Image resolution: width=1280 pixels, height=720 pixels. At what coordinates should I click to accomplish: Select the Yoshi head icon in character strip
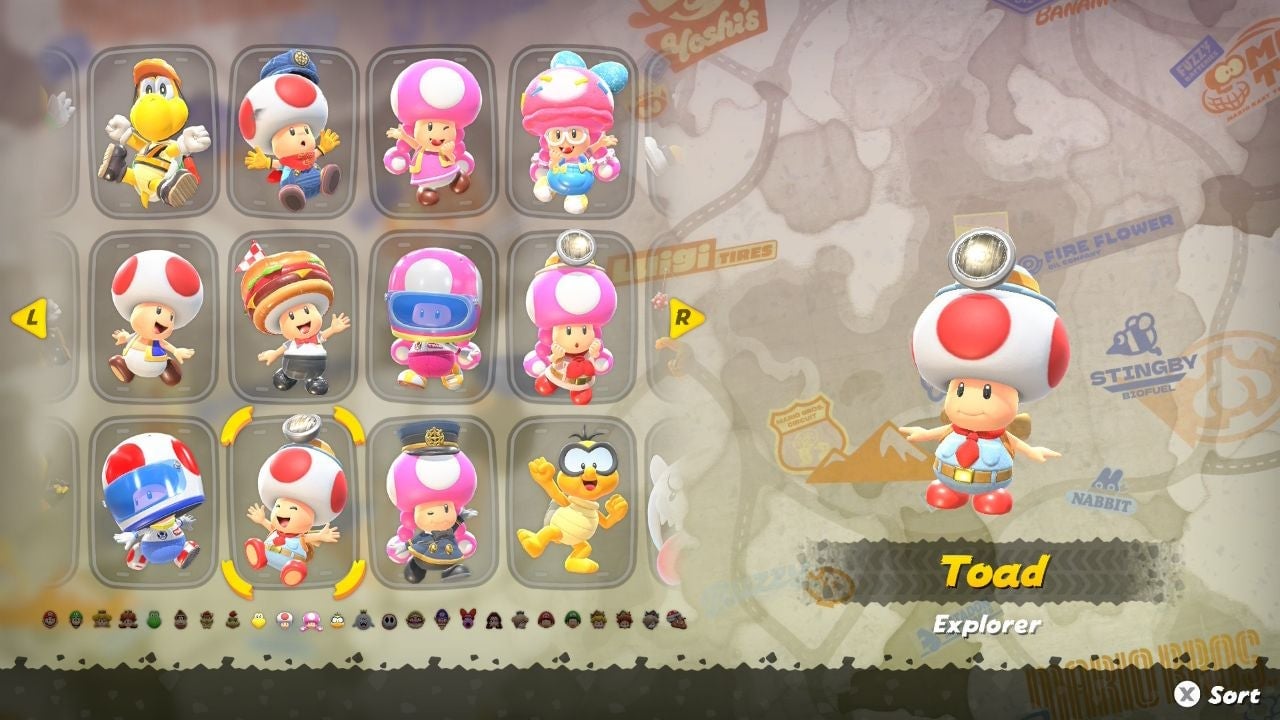(155, 620)
